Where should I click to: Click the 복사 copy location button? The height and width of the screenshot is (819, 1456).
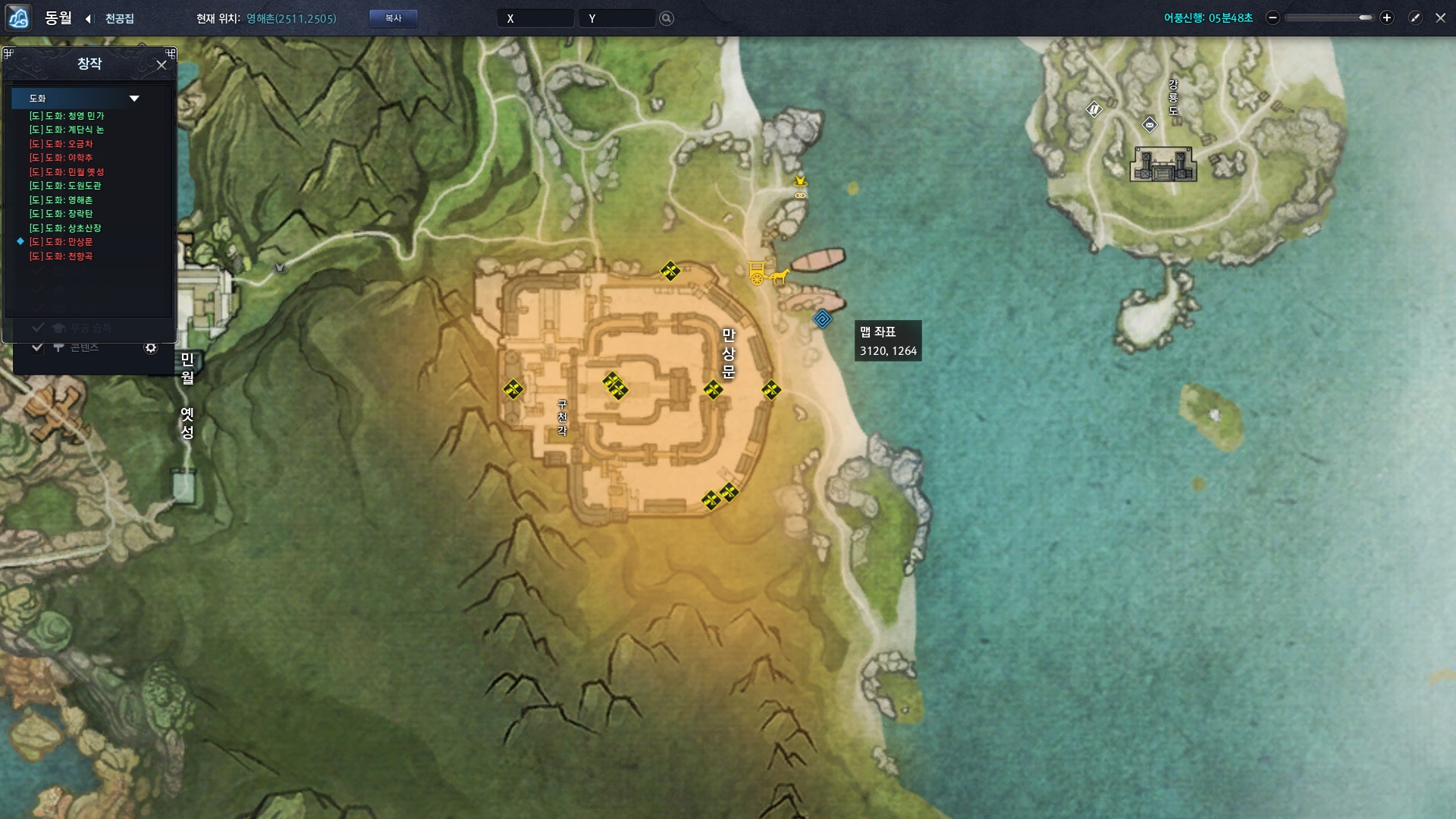393,18
